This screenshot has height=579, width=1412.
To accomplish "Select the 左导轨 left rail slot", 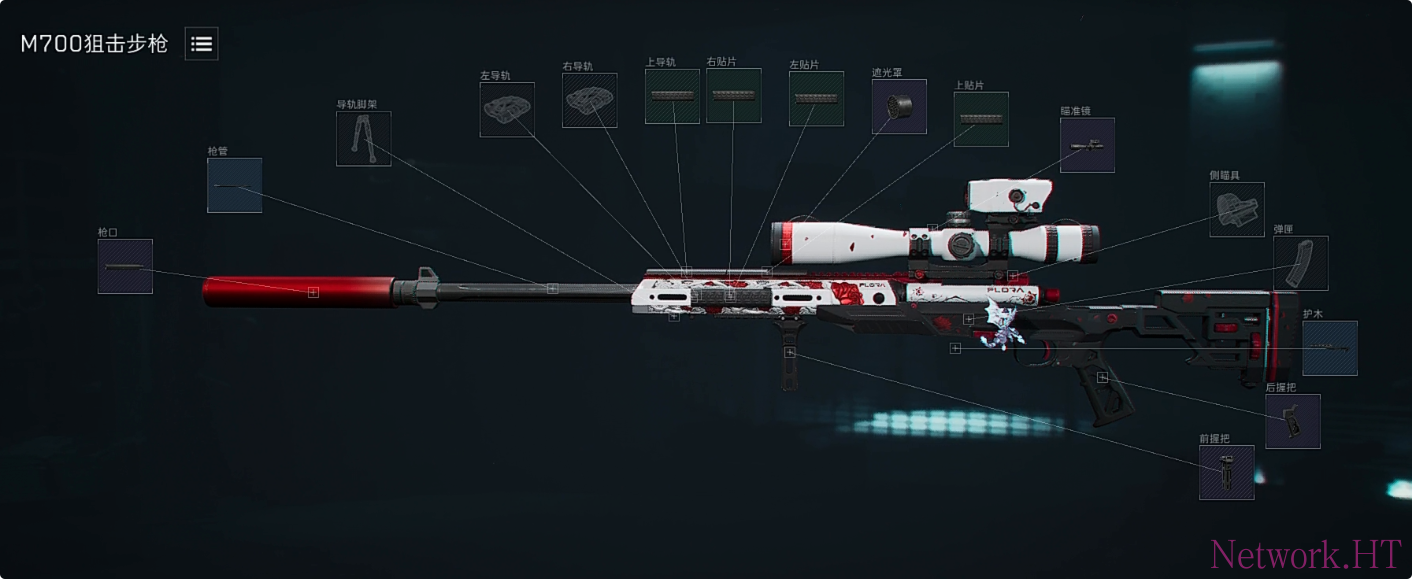I will [x=507, y=109].
